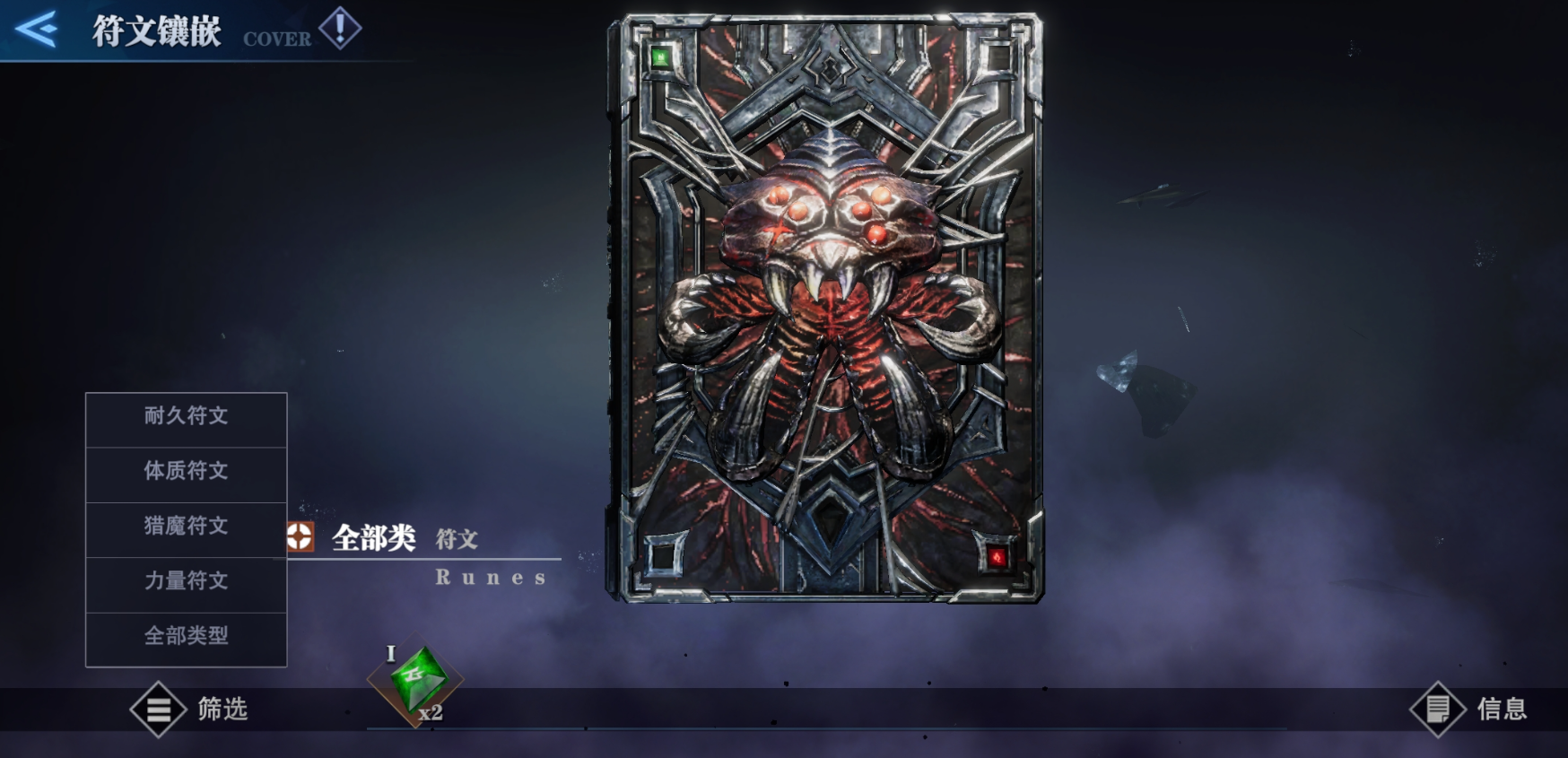Open the 力量符文 category from the list
The width and height of the screenshot is (1568, 758).
(x=186, y=582)
